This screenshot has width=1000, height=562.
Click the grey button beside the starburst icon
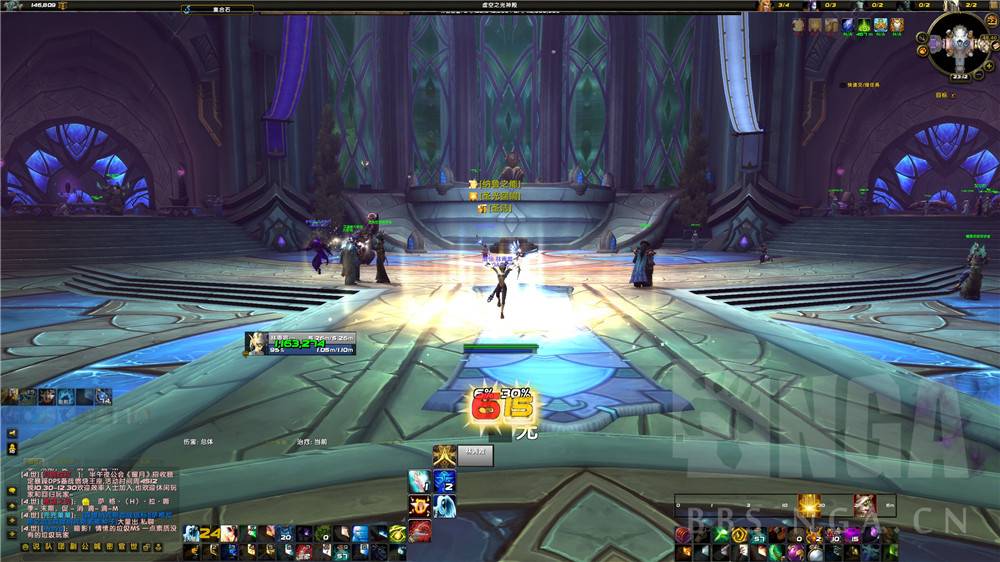(x=475, y=456)
